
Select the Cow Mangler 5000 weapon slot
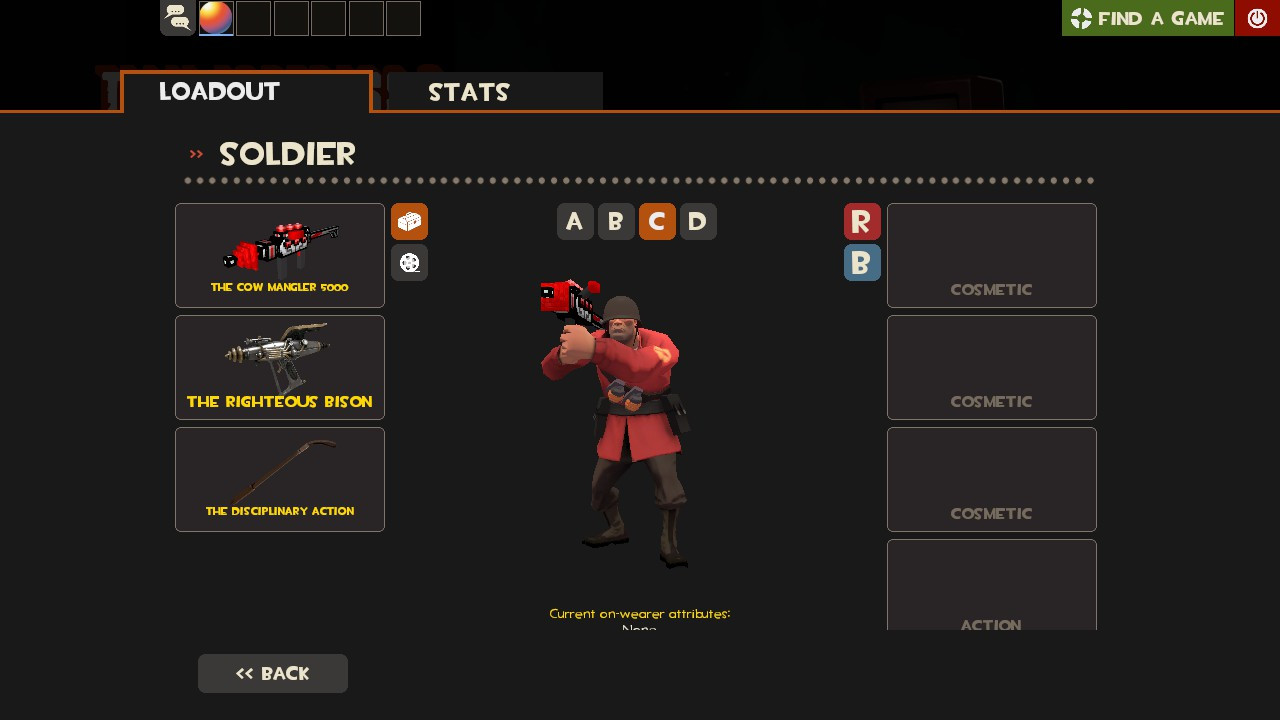coord(280,255)
